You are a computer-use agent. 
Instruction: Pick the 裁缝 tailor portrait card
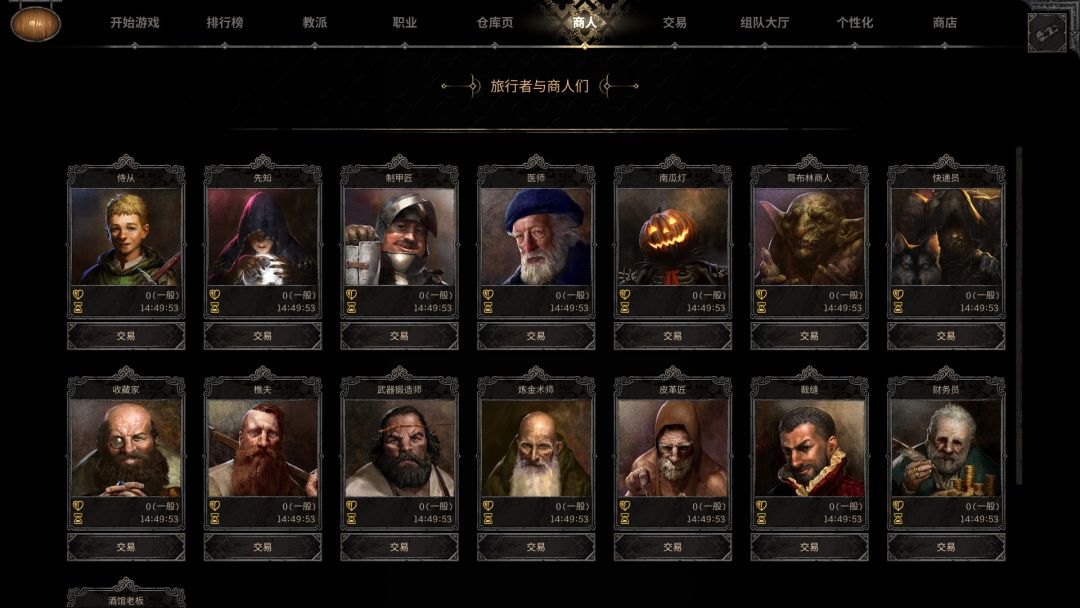(809, 448)
